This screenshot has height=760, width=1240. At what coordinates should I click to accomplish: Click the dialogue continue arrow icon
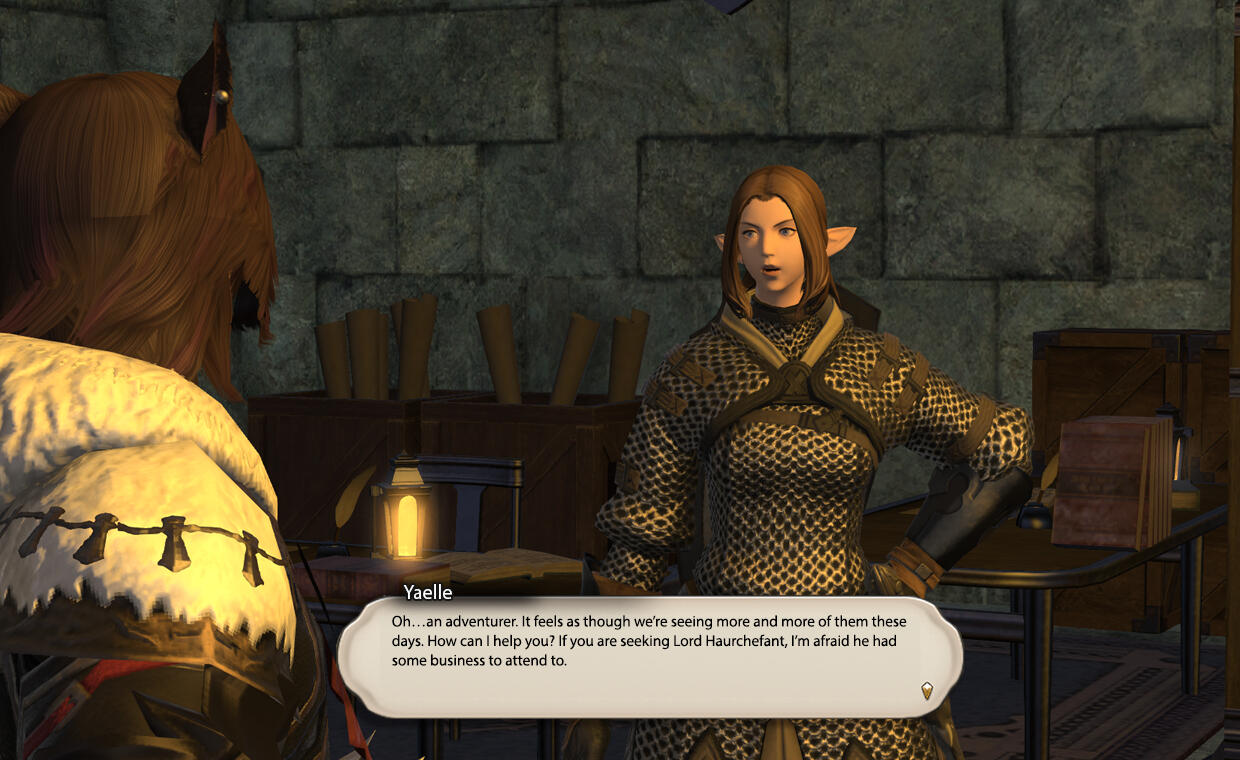(x=927, y=689)
